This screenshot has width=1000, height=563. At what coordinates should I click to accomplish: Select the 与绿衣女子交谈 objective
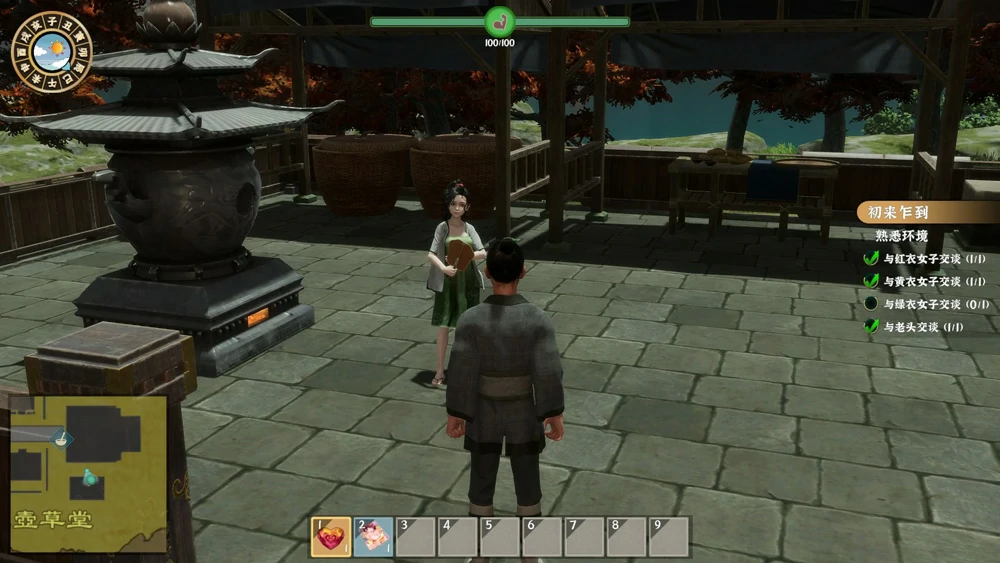pyautogui.click(x=921, y=304)
